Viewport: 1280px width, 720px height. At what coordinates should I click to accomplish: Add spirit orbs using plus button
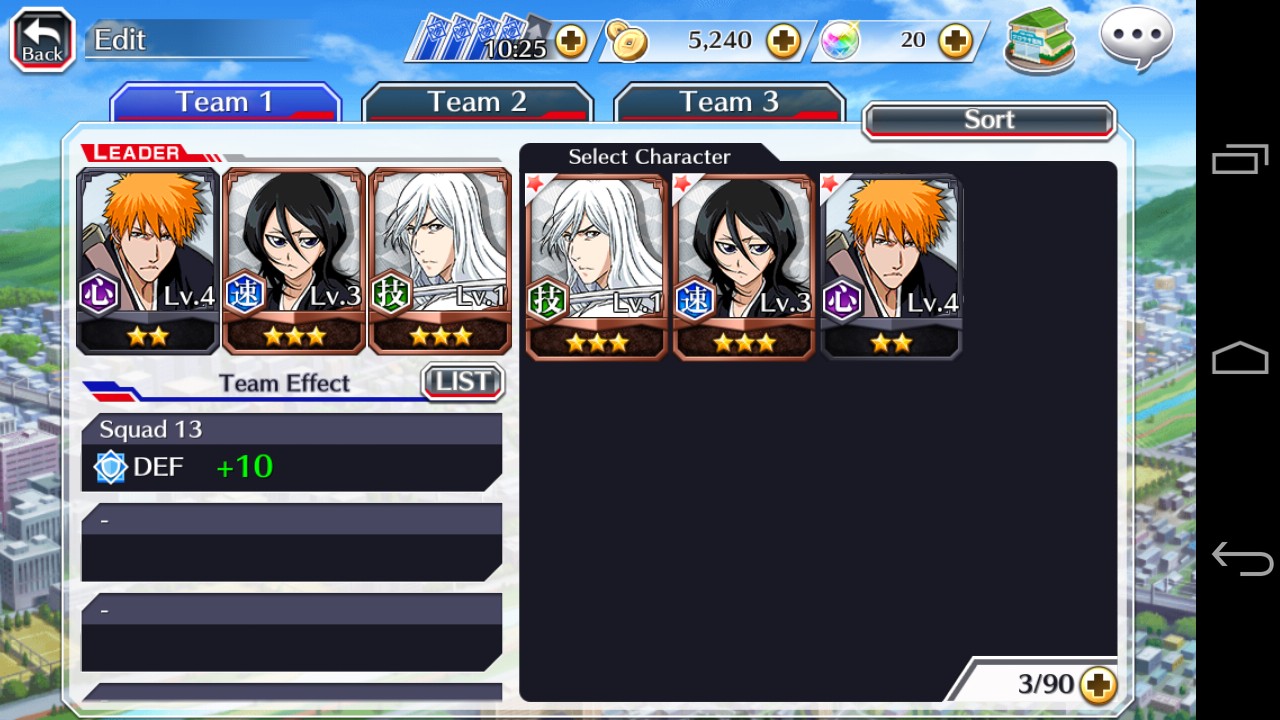(x=956, y=41)
